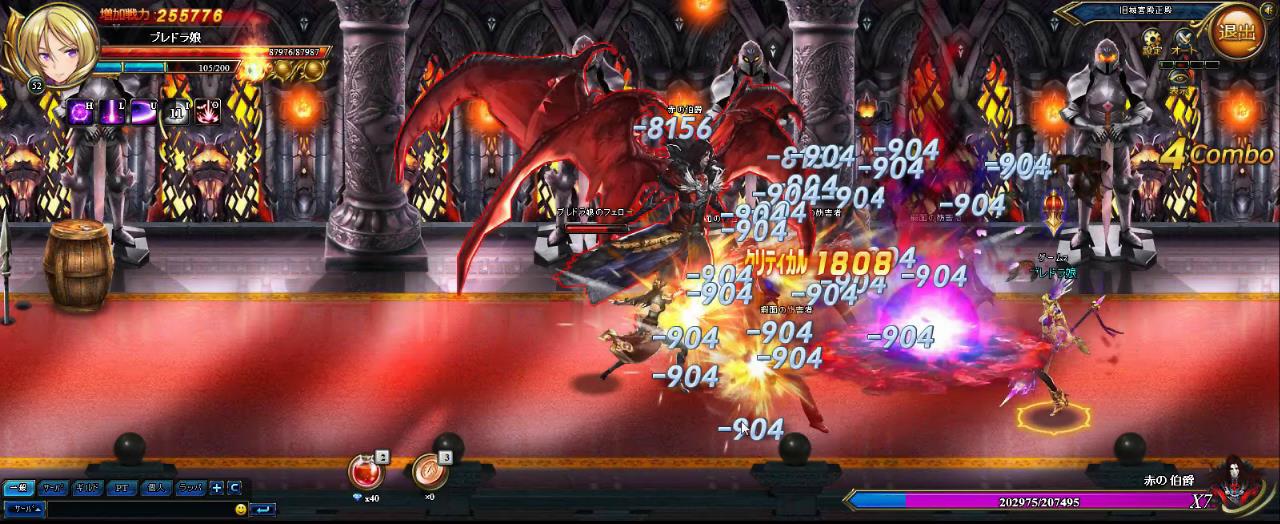This screenshot has width=1280, height=524.
Task: Switch to the 個人 private chat tab
Action: (x=155, y=488)
